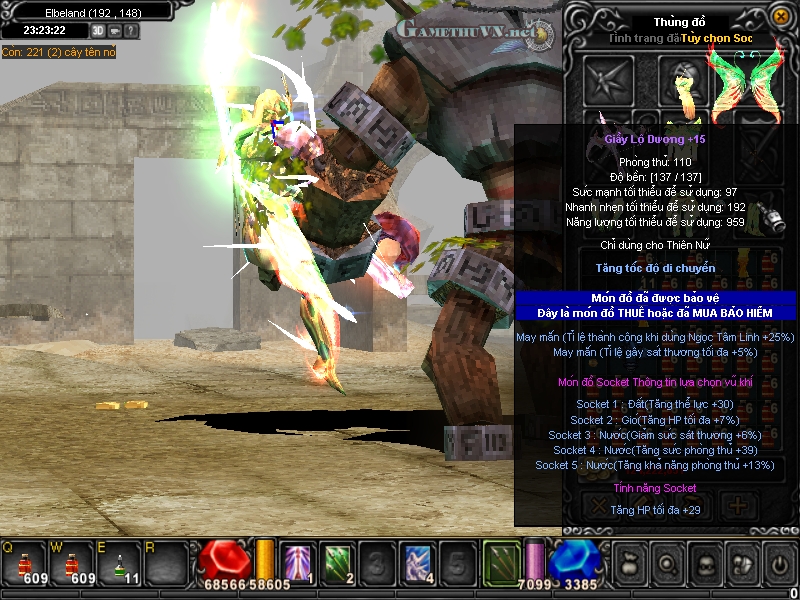Click the camera icon button beside 3D
The width and height of the screenshot is (800, 600).
pyautogui.click(x=115, y=31)
